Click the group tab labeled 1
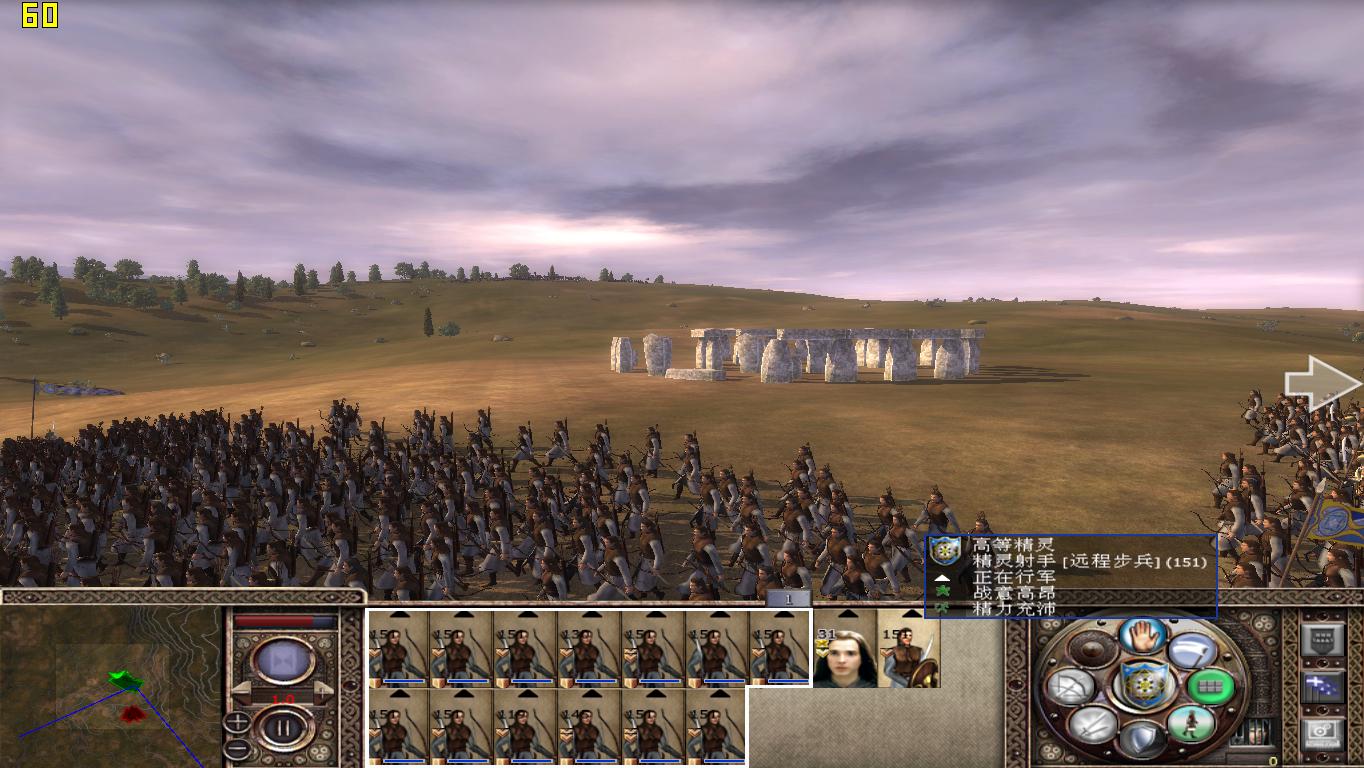The height and width of the screenshot is (768, 1364). click(x=789, y=599)
